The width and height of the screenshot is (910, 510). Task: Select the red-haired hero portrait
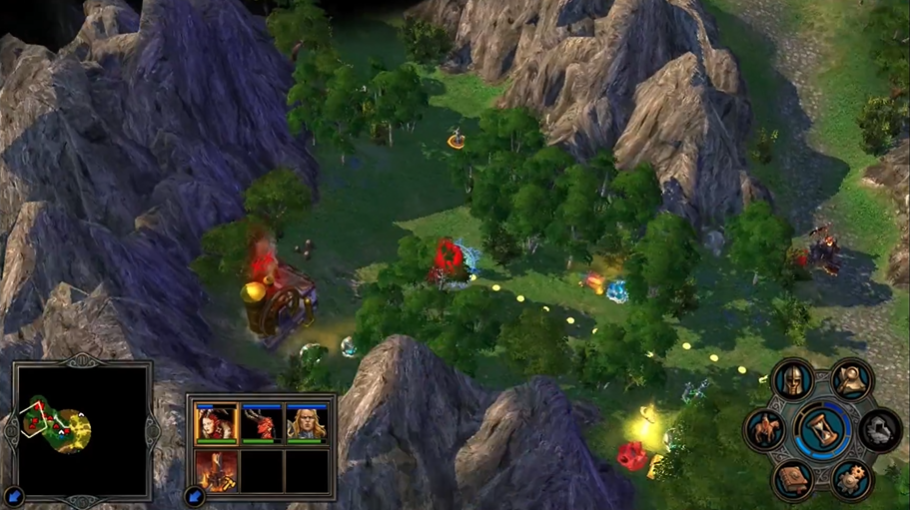[216, 423]
